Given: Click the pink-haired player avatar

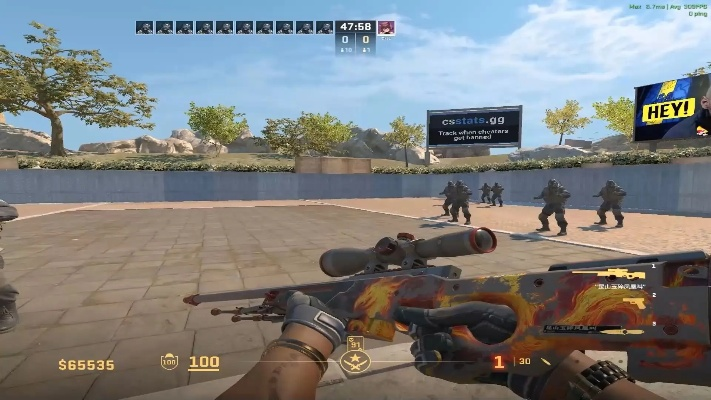Looking at the screenshot, I should click(x=386, y=27).
